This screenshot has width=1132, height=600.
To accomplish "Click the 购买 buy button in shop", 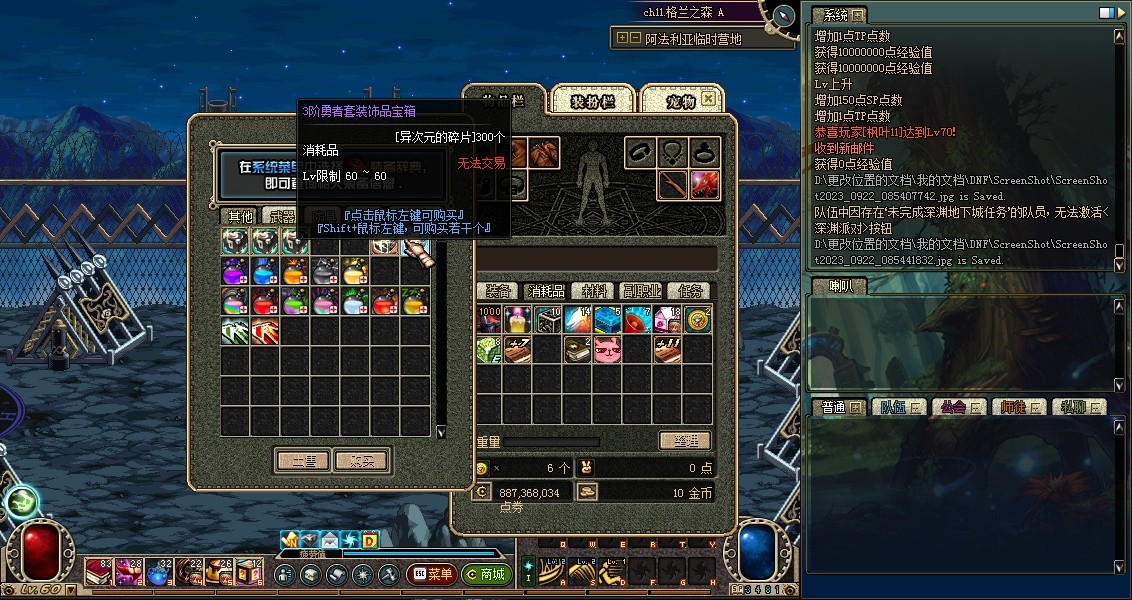I will tap(360, 461).
